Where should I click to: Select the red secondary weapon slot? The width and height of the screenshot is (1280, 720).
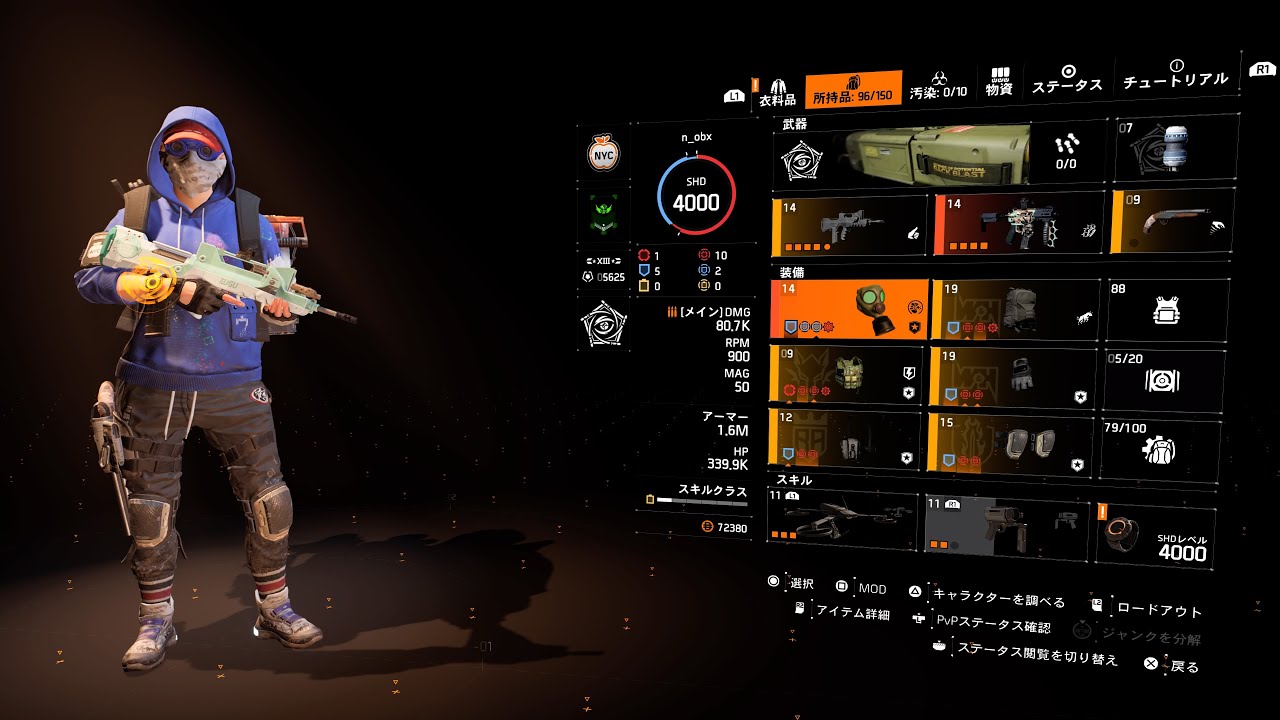tap(1018, 224)
